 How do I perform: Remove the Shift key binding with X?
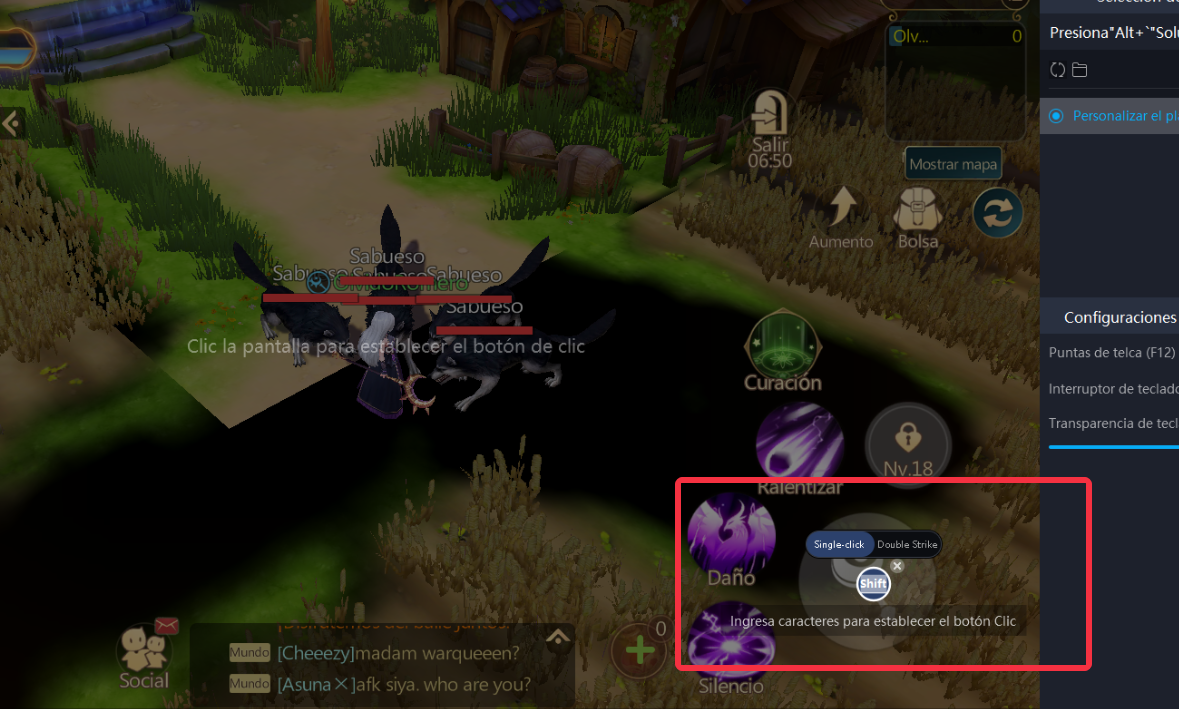tap(897, 566)
